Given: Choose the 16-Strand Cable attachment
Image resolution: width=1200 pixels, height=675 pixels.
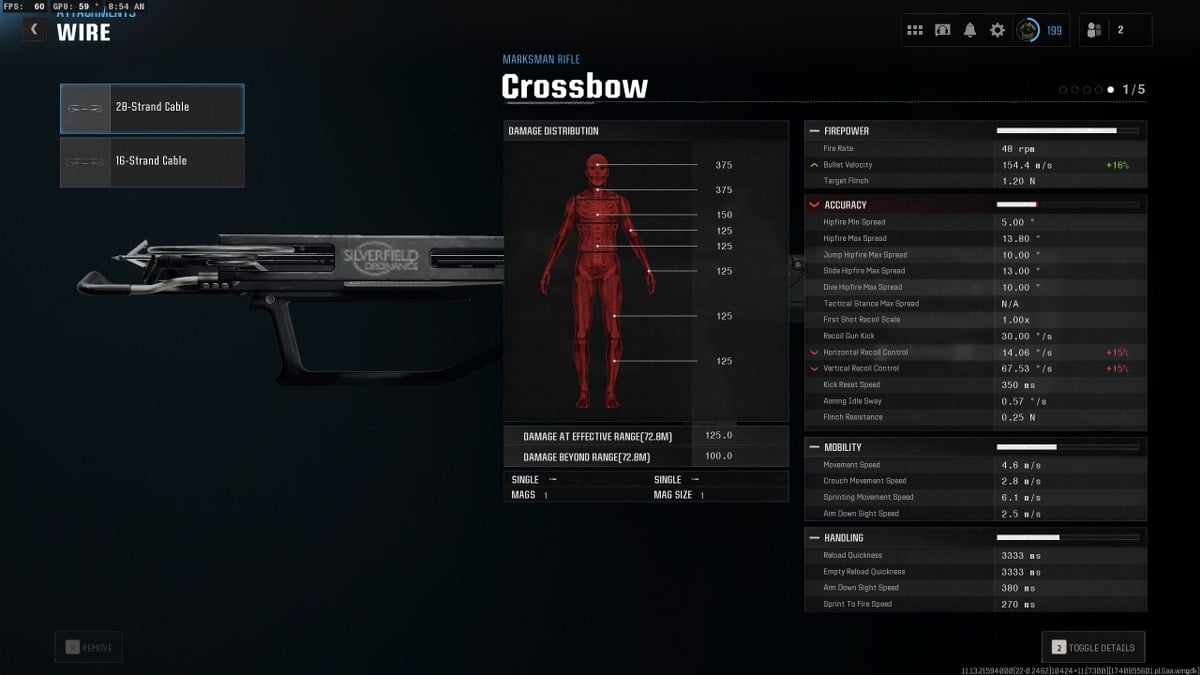Looking at the screenshot, I should coord(152,162).
